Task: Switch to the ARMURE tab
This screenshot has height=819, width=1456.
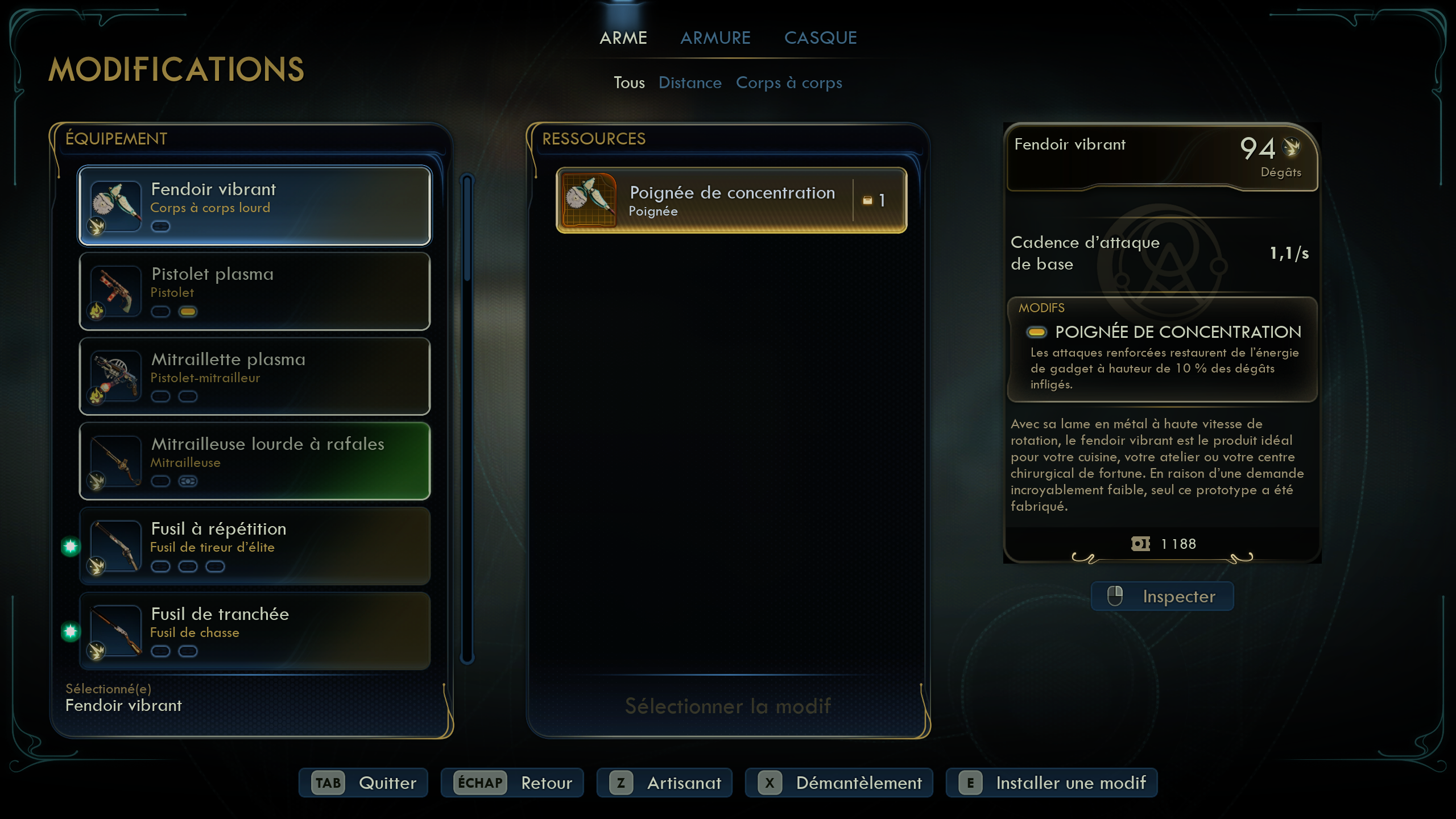Action: (715, 38)
